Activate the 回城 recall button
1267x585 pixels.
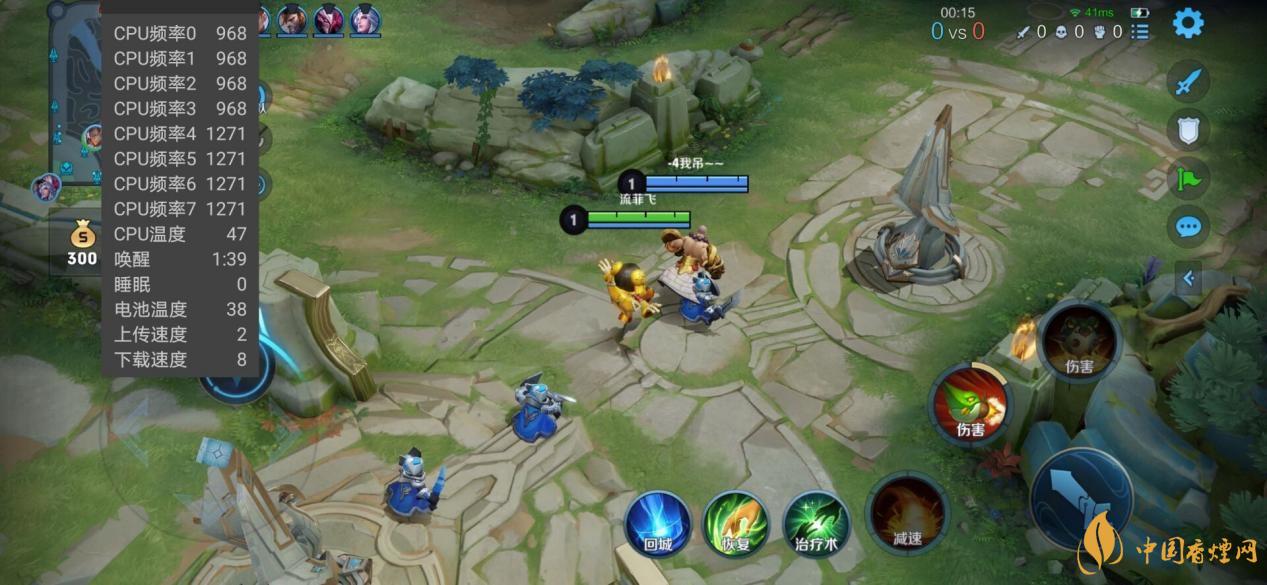click(658, 522)
